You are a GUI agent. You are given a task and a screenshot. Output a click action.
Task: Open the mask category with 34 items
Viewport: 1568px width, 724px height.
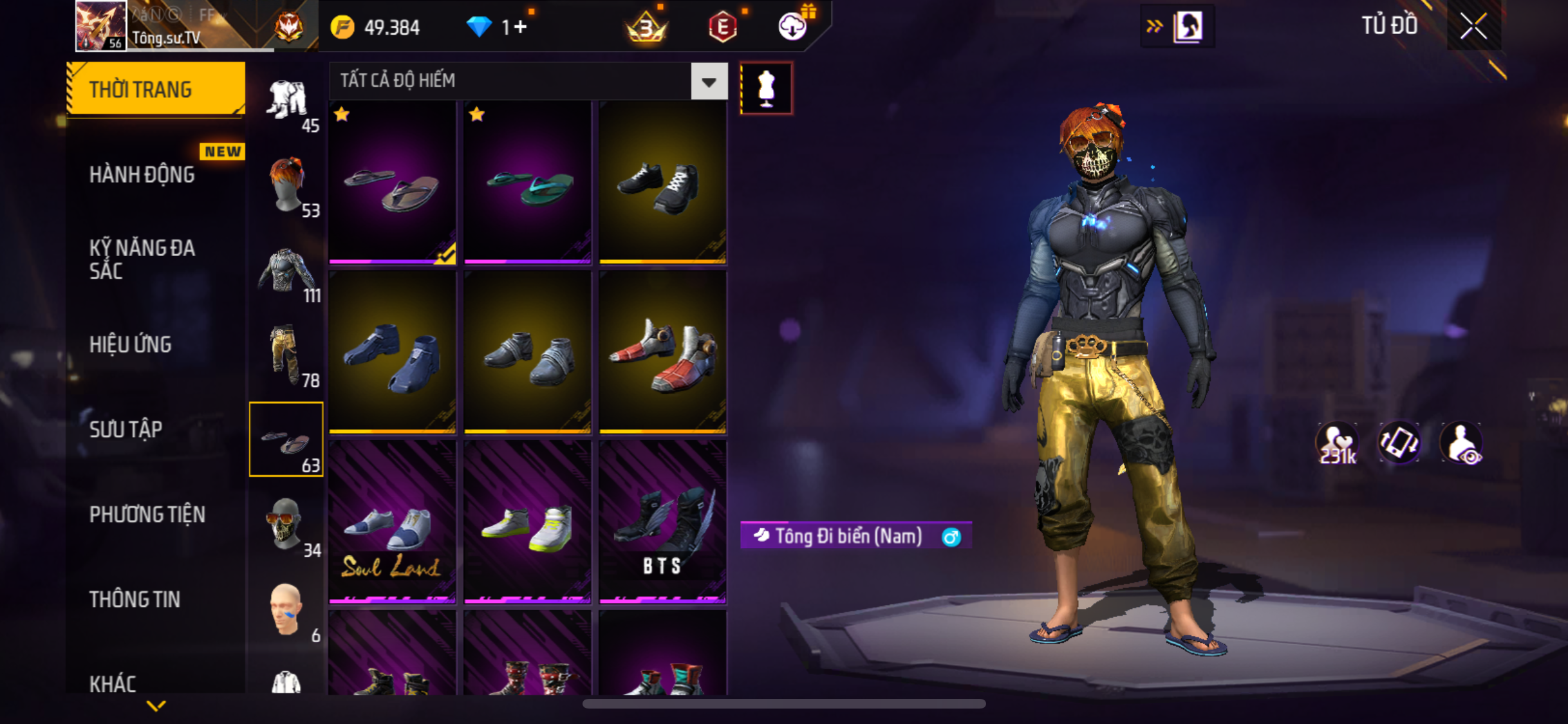[x=287, y=526]
